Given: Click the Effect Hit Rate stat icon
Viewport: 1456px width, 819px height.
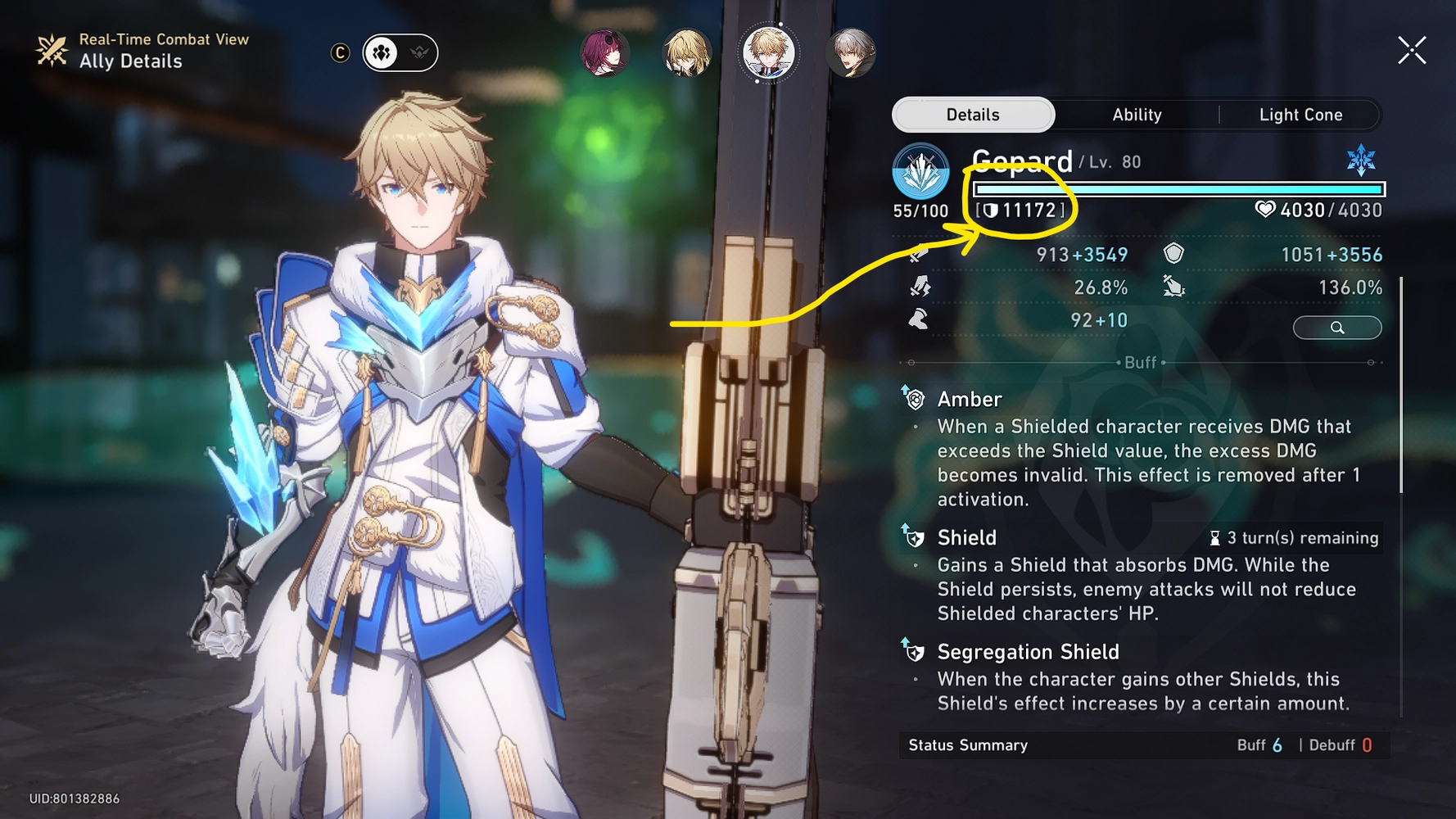Looking at the screenshot, I should [x=1174, y=287].
